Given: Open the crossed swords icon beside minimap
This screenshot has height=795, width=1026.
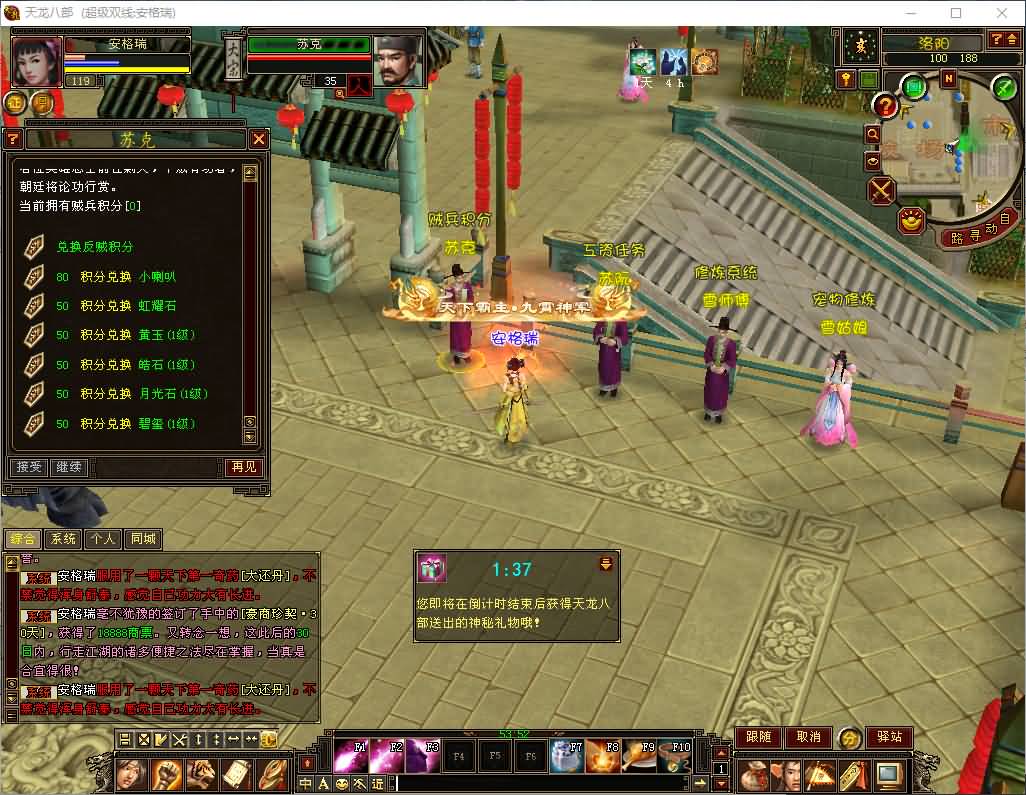Looking at the screenshot, I should coord(881,190).
